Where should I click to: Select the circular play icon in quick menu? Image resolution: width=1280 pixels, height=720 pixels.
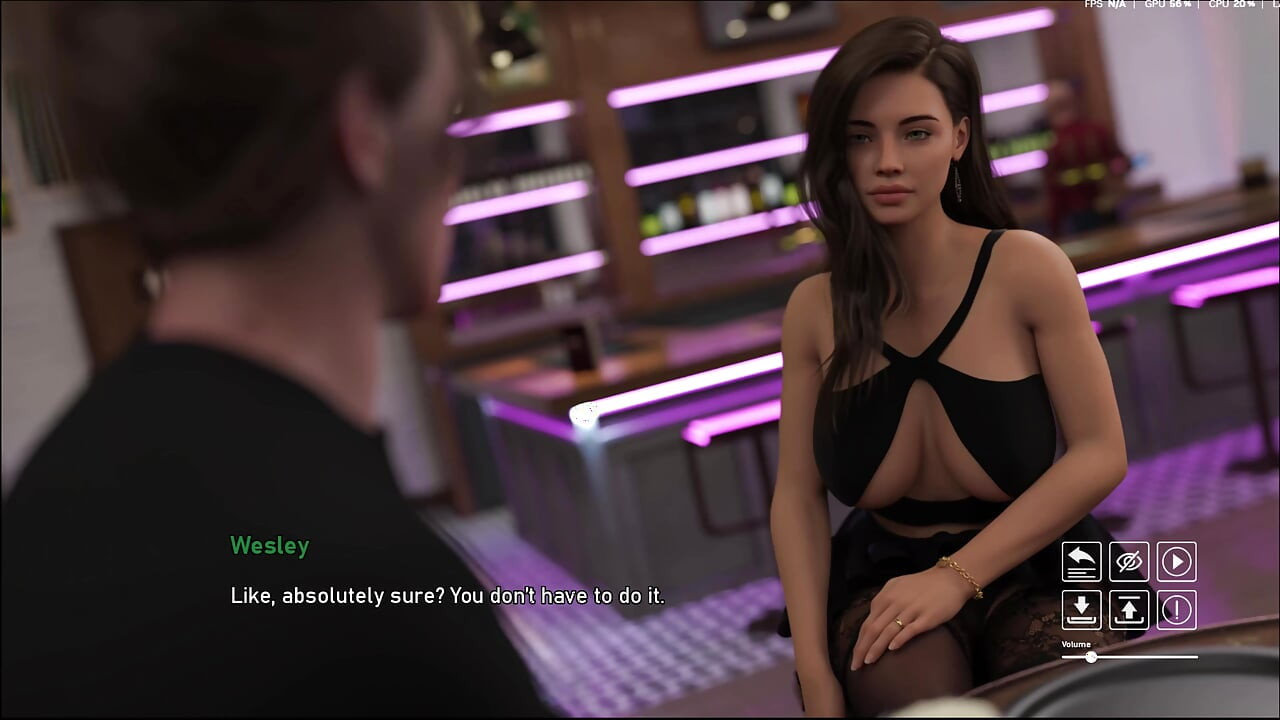(x=1177, y=561)
